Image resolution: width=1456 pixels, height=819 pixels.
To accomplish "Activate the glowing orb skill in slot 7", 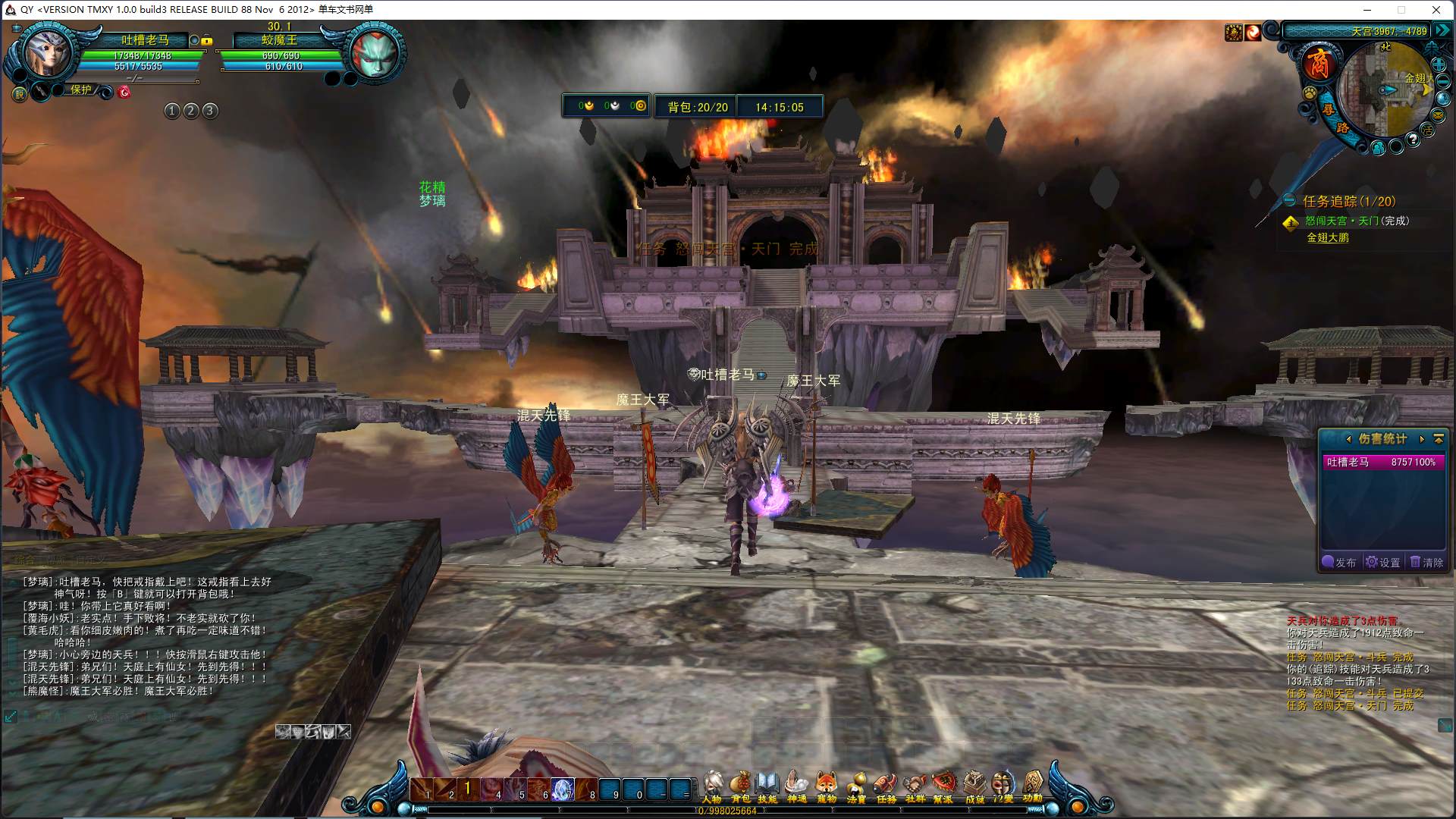I will 562,789.
